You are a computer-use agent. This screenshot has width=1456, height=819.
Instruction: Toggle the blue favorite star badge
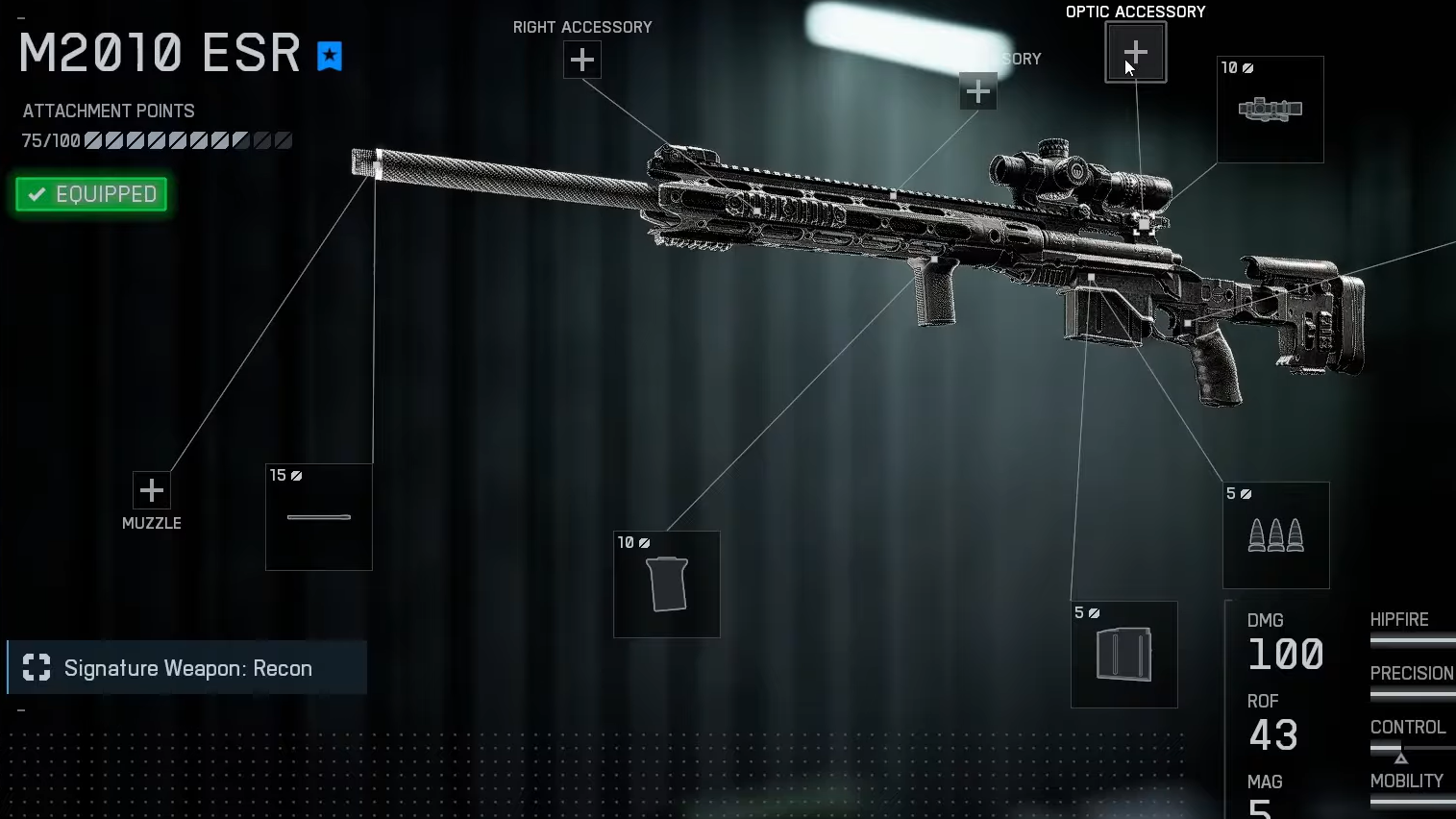(x=330, y=57)
